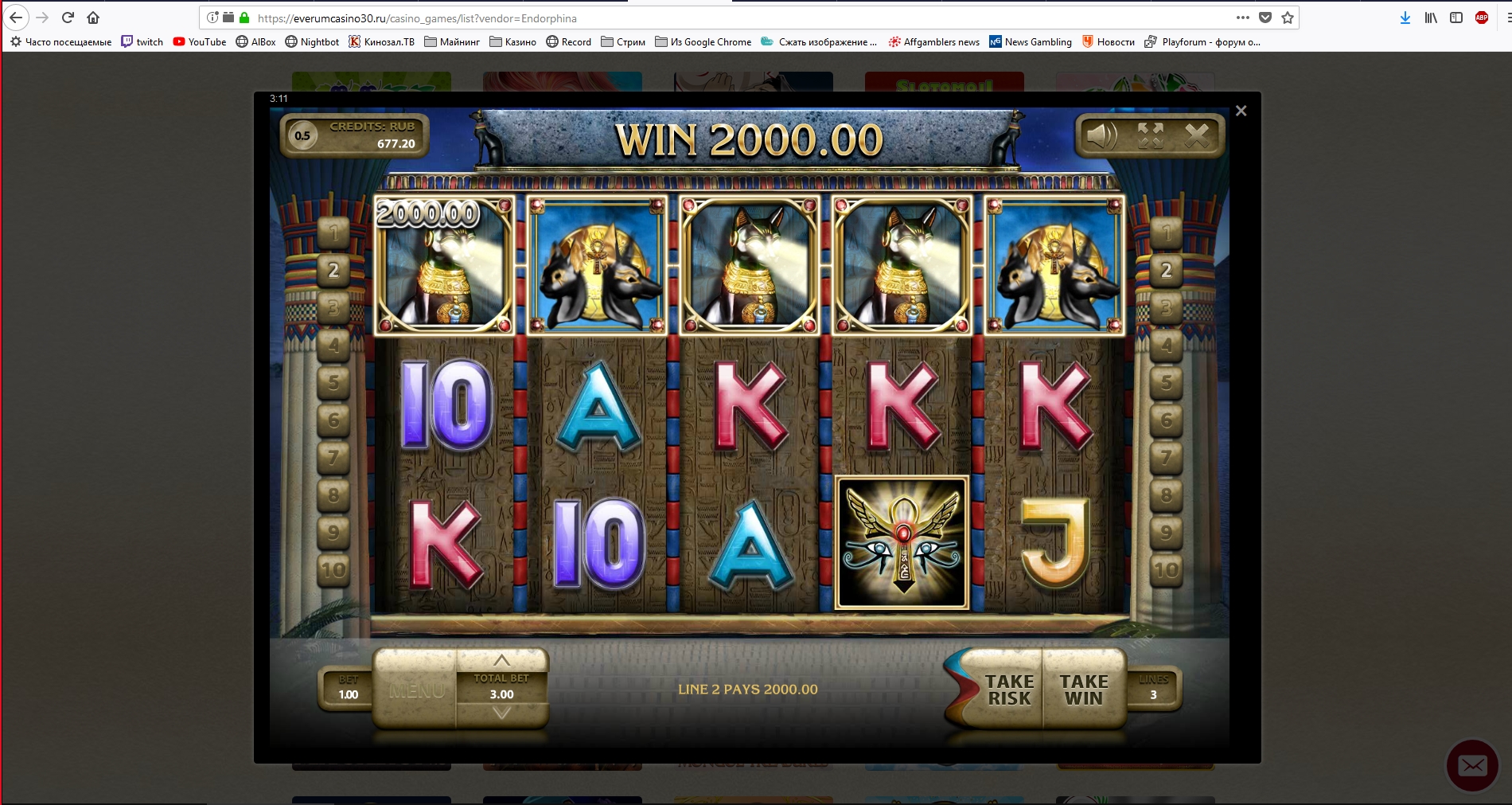Click the browser home icon
Image resolution: width=1512 pixels, height=805 pixels.
[x=94, y=18]
